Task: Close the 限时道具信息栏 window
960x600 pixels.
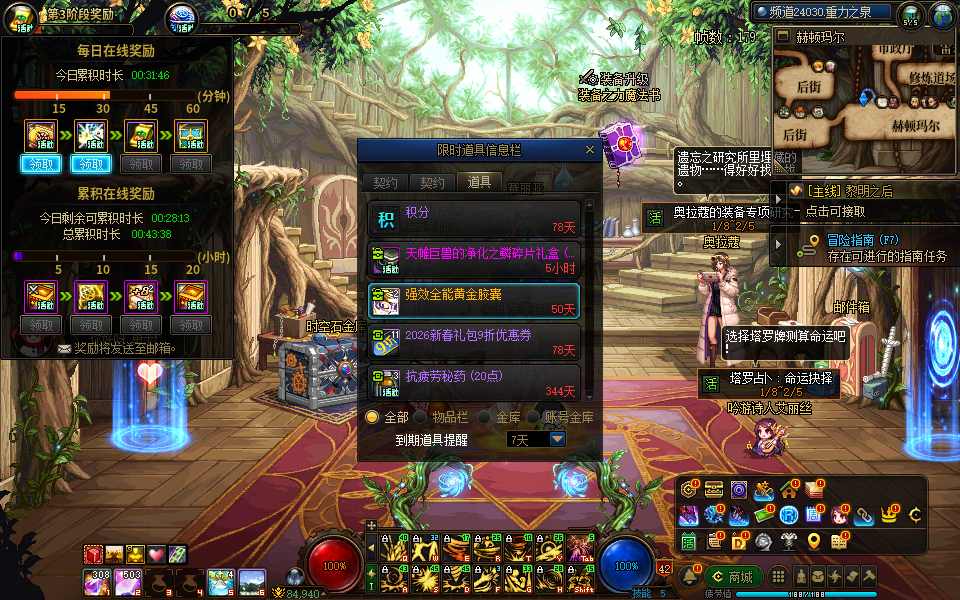Action: [x=590, y=150]
